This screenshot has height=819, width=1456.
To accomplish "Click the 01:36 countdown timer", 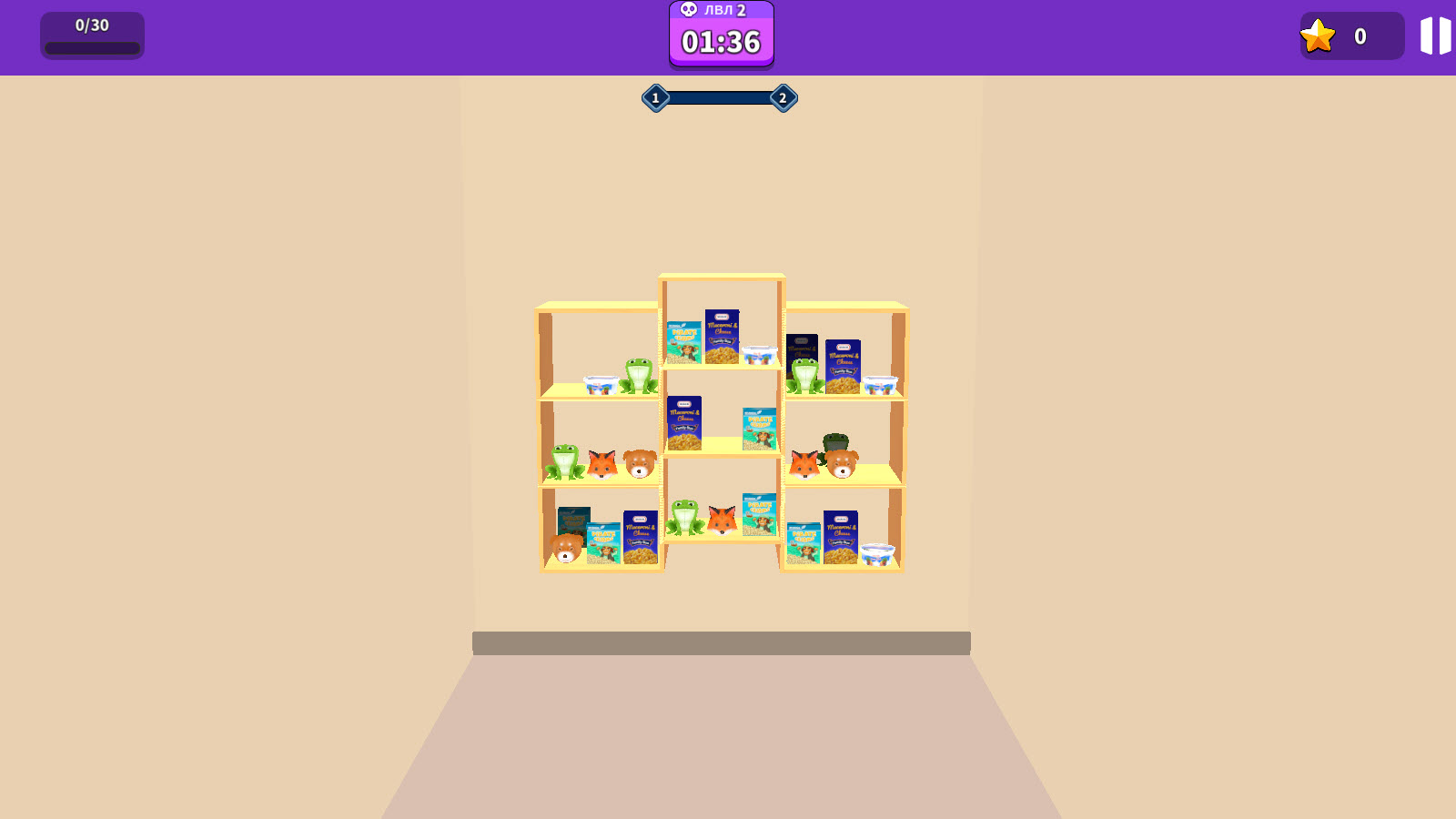I will click(721, 41).
